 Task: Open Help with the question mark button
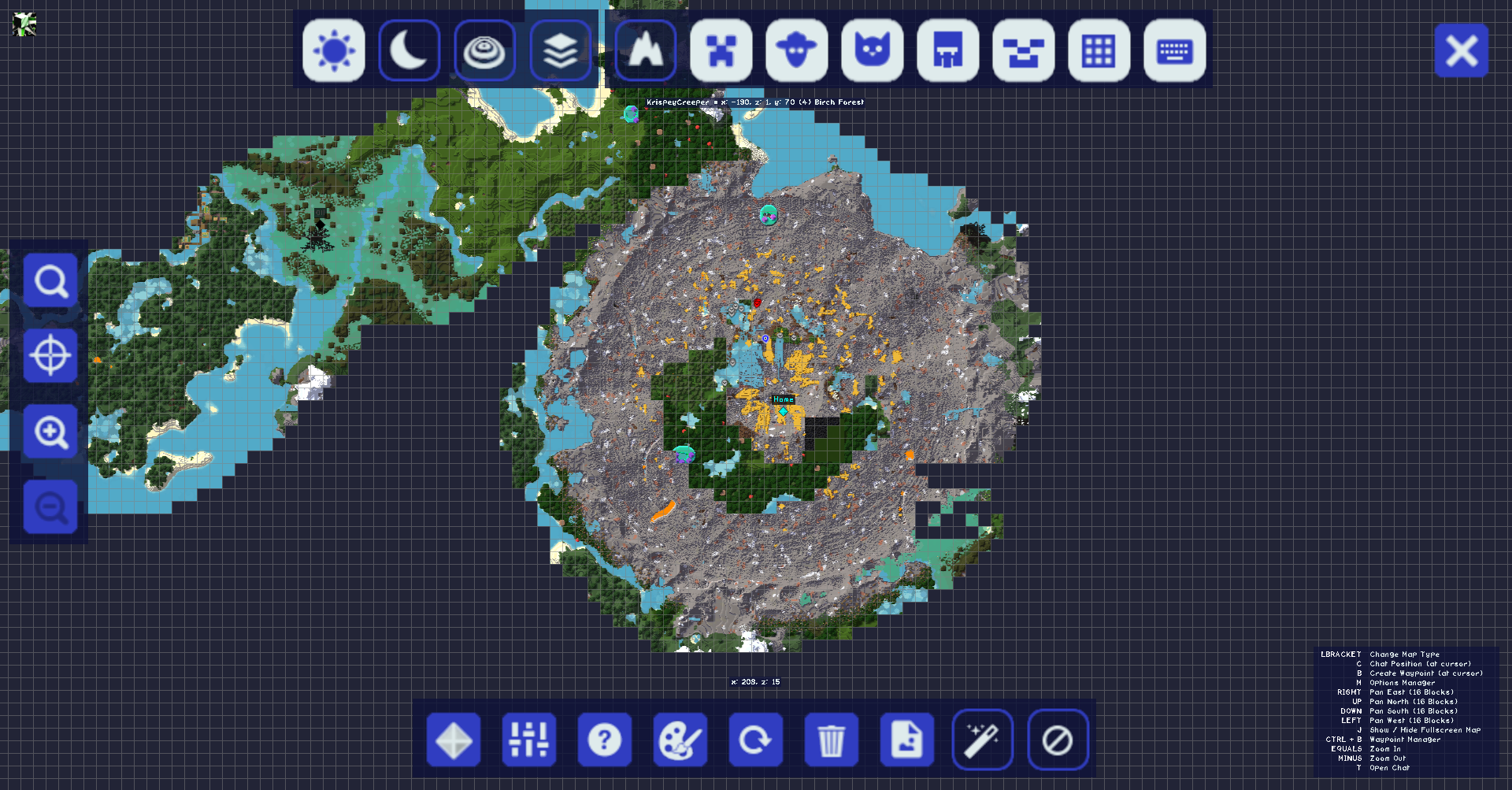[x=604, y=739]
